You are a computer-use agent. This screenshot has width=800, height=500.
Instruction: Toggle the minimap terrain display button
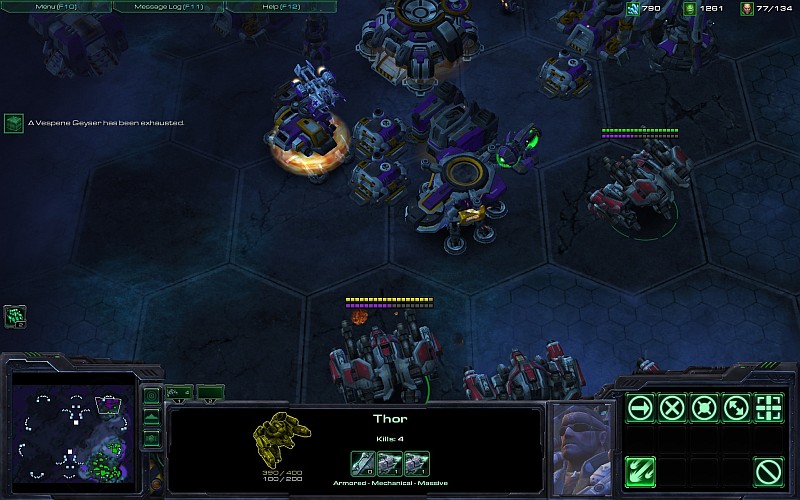point(151,416)
